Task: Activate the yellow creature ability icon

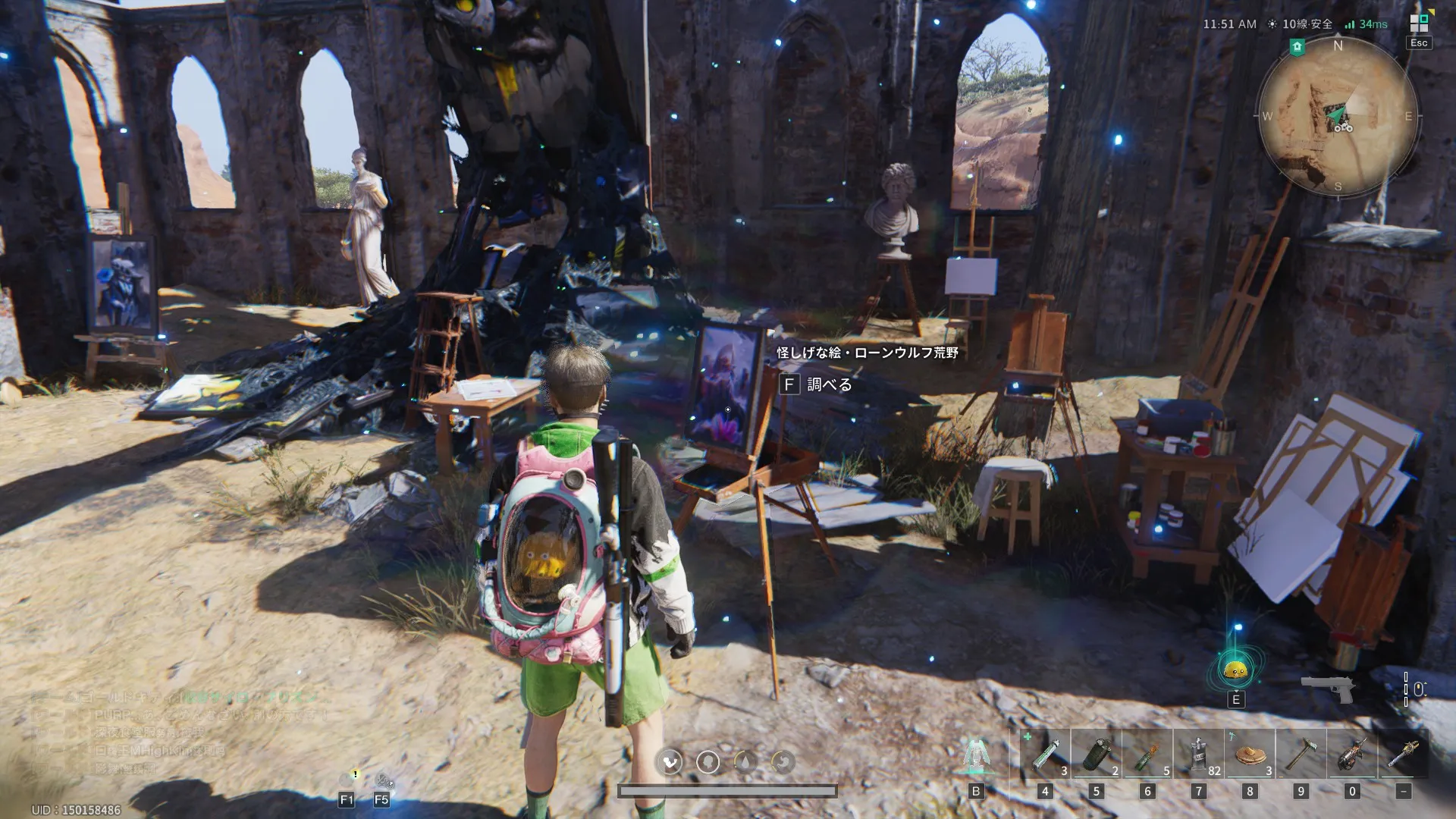Action: (x=1235, y=669)
